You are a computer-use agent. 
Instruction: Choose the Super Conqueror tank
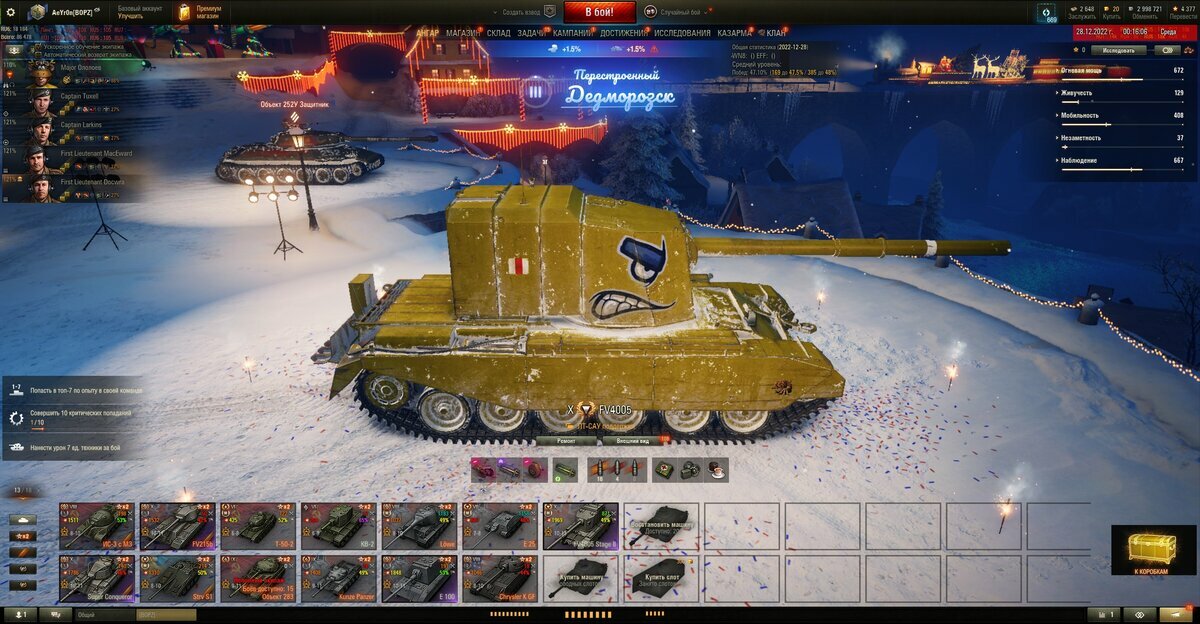[96, 578]
